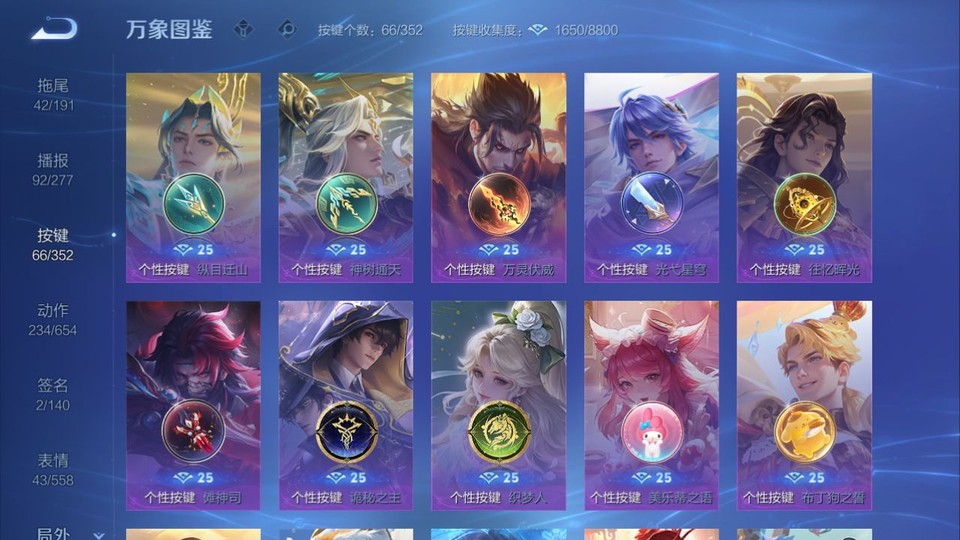Select the 美乐蒂之语 key skin card
Image resolution: width=960 pixels, height=540 pixels.
pyautogui.click(x=651, y=405)
